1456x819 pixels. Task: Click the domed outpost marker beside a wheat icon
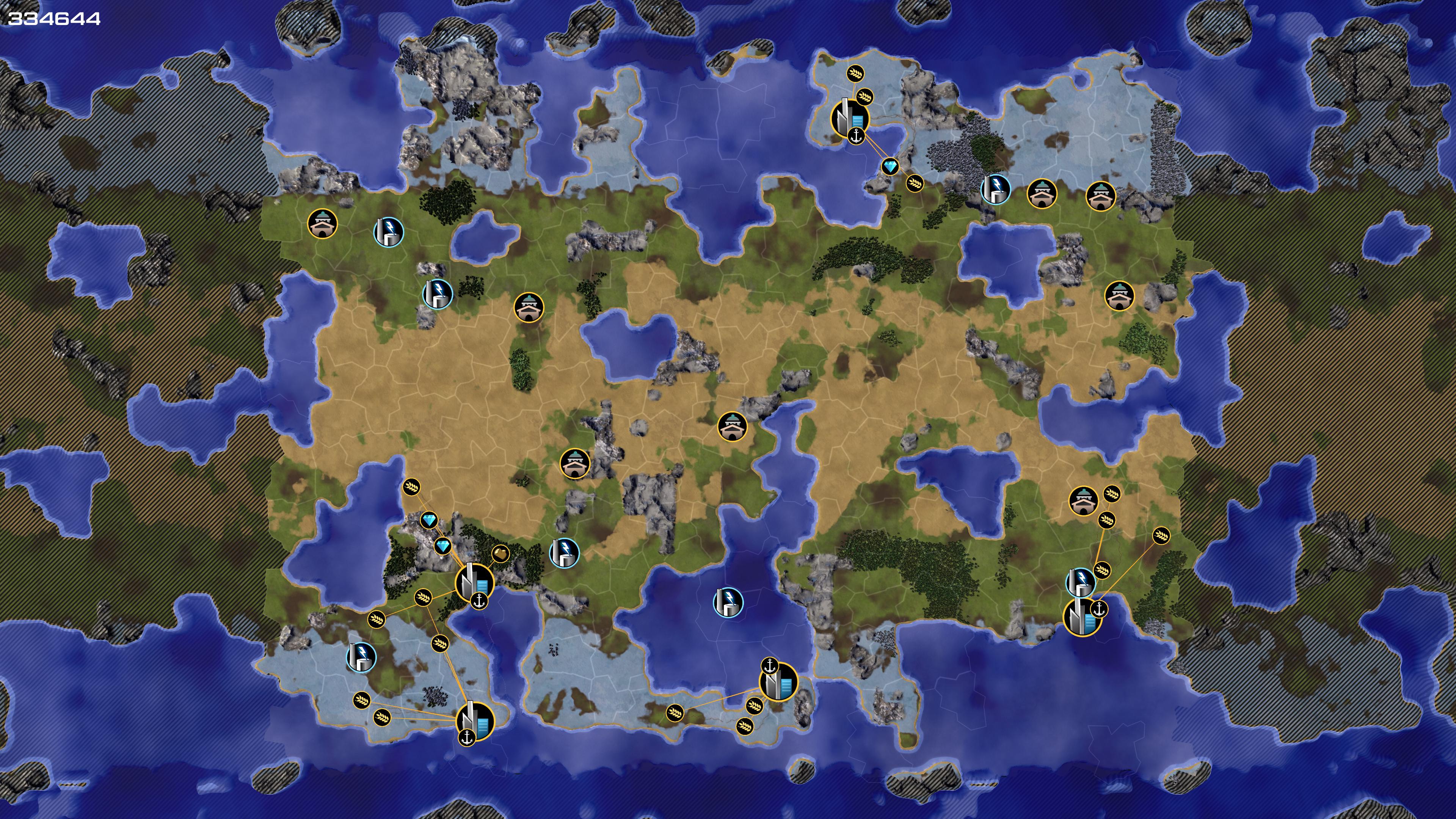tap(1084, 501)
